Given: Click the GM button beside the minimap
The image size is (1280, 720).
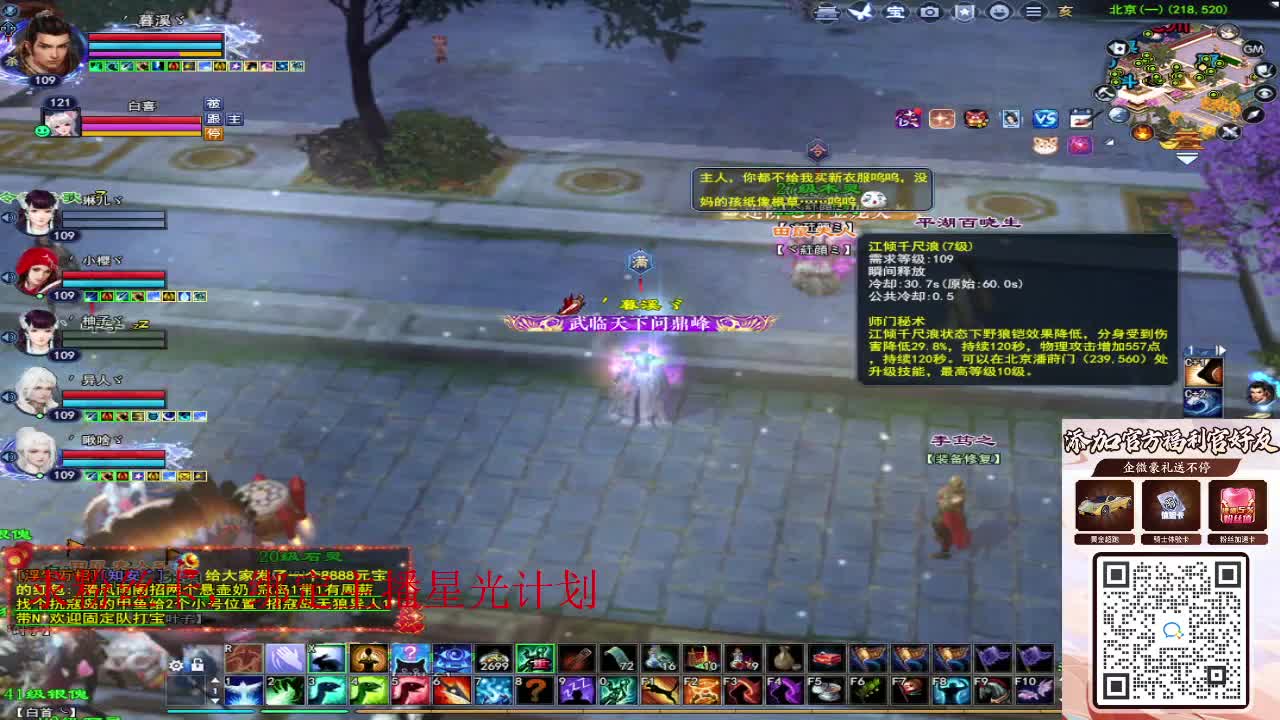Looking at the screenshot, I should click(1253, 48).
